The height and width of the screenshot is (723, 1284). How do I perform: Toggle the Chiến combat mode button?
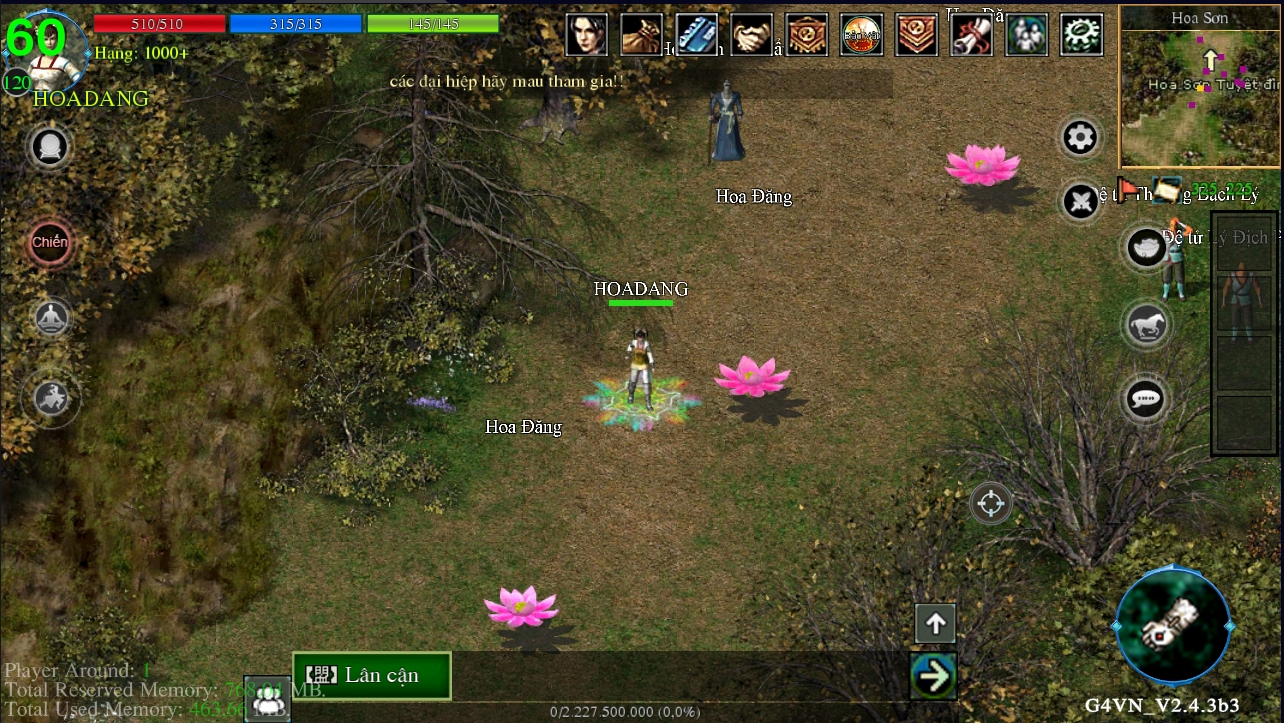(x=50, y=243)
